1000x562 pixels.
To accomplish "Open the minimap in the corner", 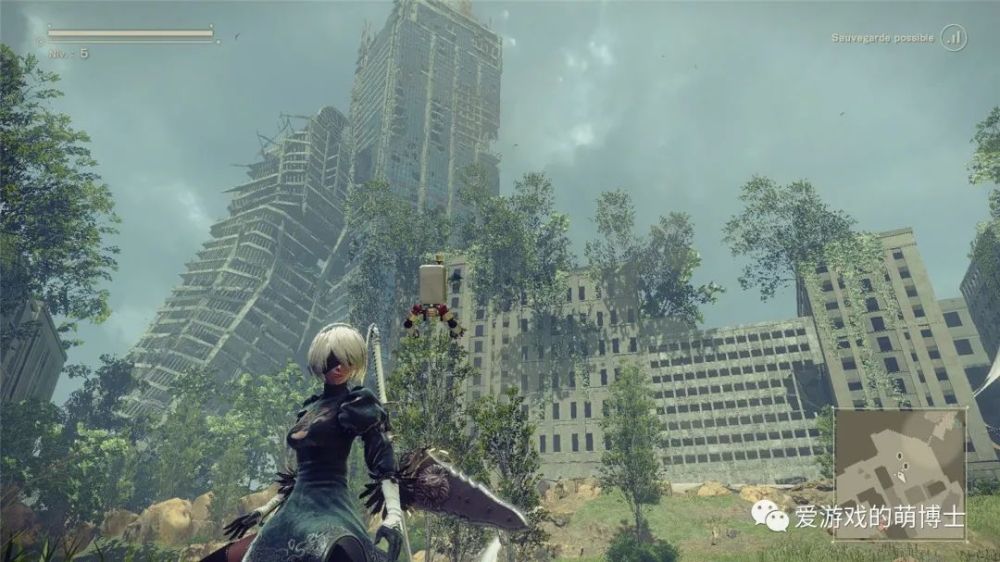I will [900, 460].
